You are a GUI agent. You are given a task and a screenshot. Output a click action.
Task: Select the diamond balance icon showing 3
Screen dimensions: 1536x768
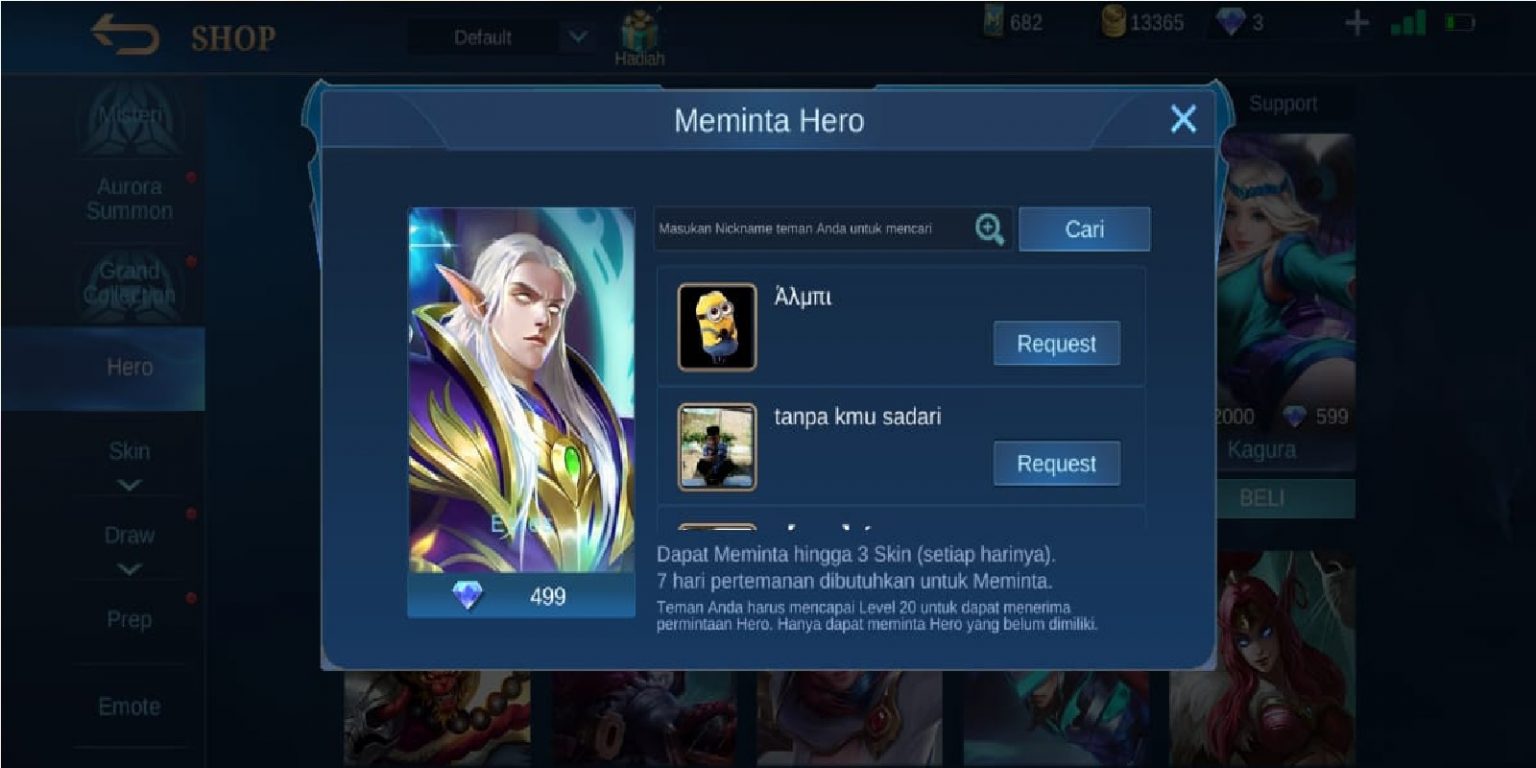(x=1228, y=21)
